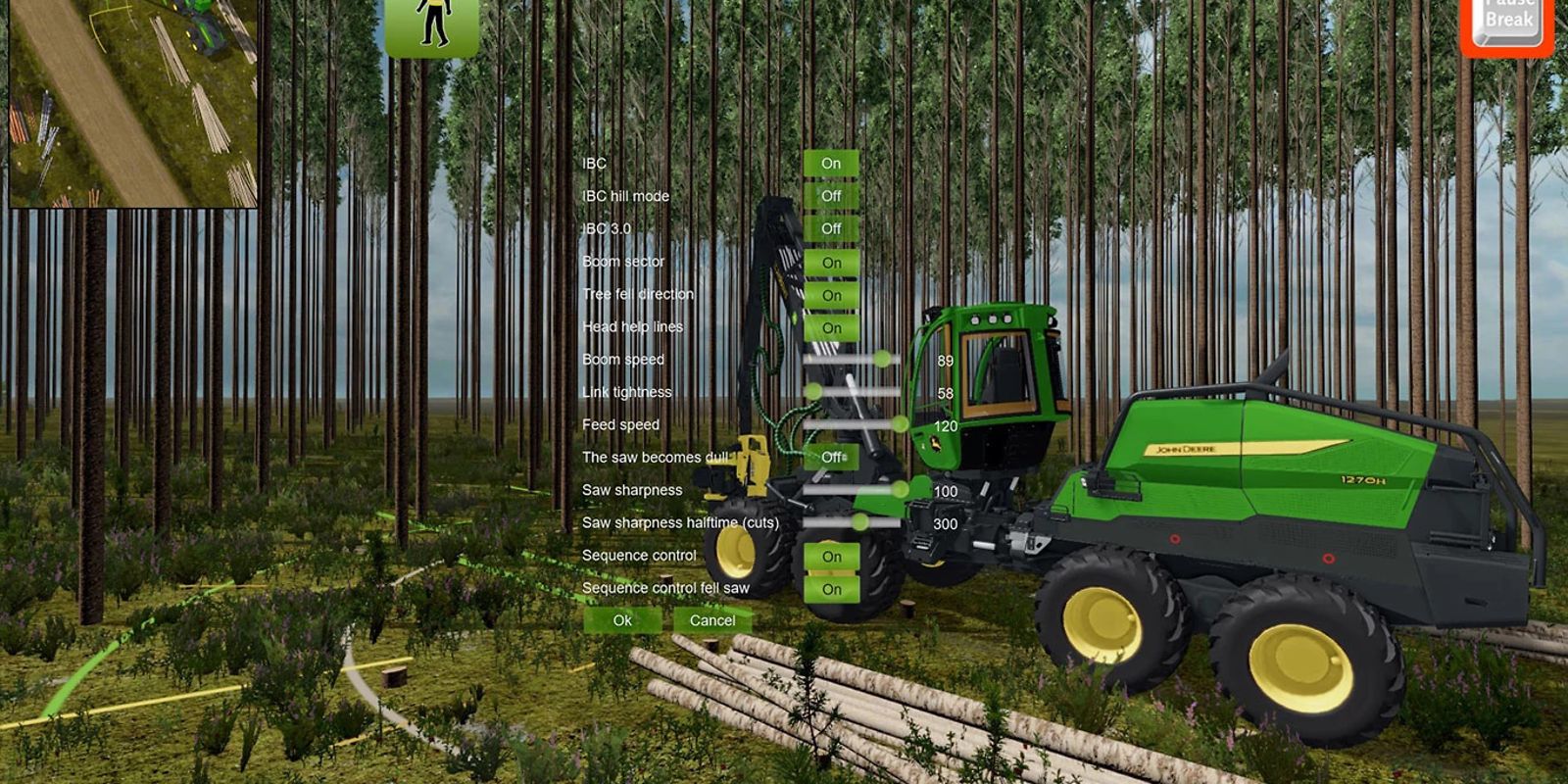Turn off Head help lines
Image resolution: width=1568 pixels, height=784 pixels.
click(x=832, y=326)
